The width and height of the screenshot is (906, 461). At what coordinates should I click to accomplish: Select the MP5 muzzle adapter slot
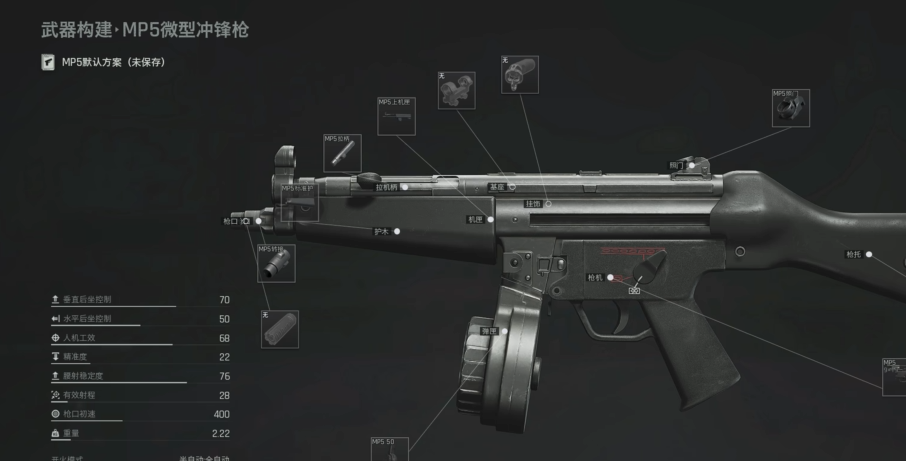(x=276, y=263)
